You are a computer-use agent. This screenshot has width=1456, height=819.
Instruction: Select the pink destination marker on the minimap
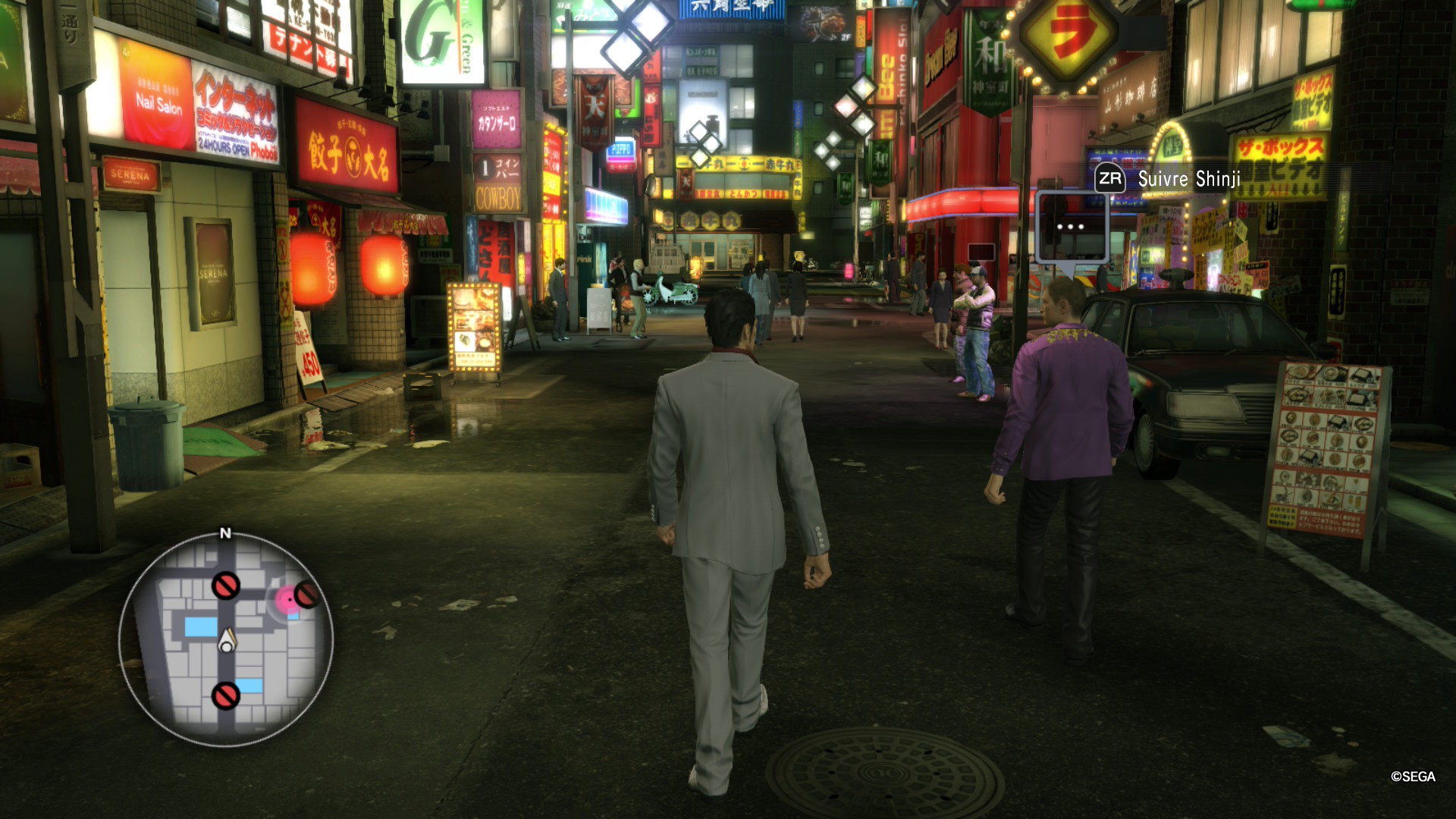(287, 599)
